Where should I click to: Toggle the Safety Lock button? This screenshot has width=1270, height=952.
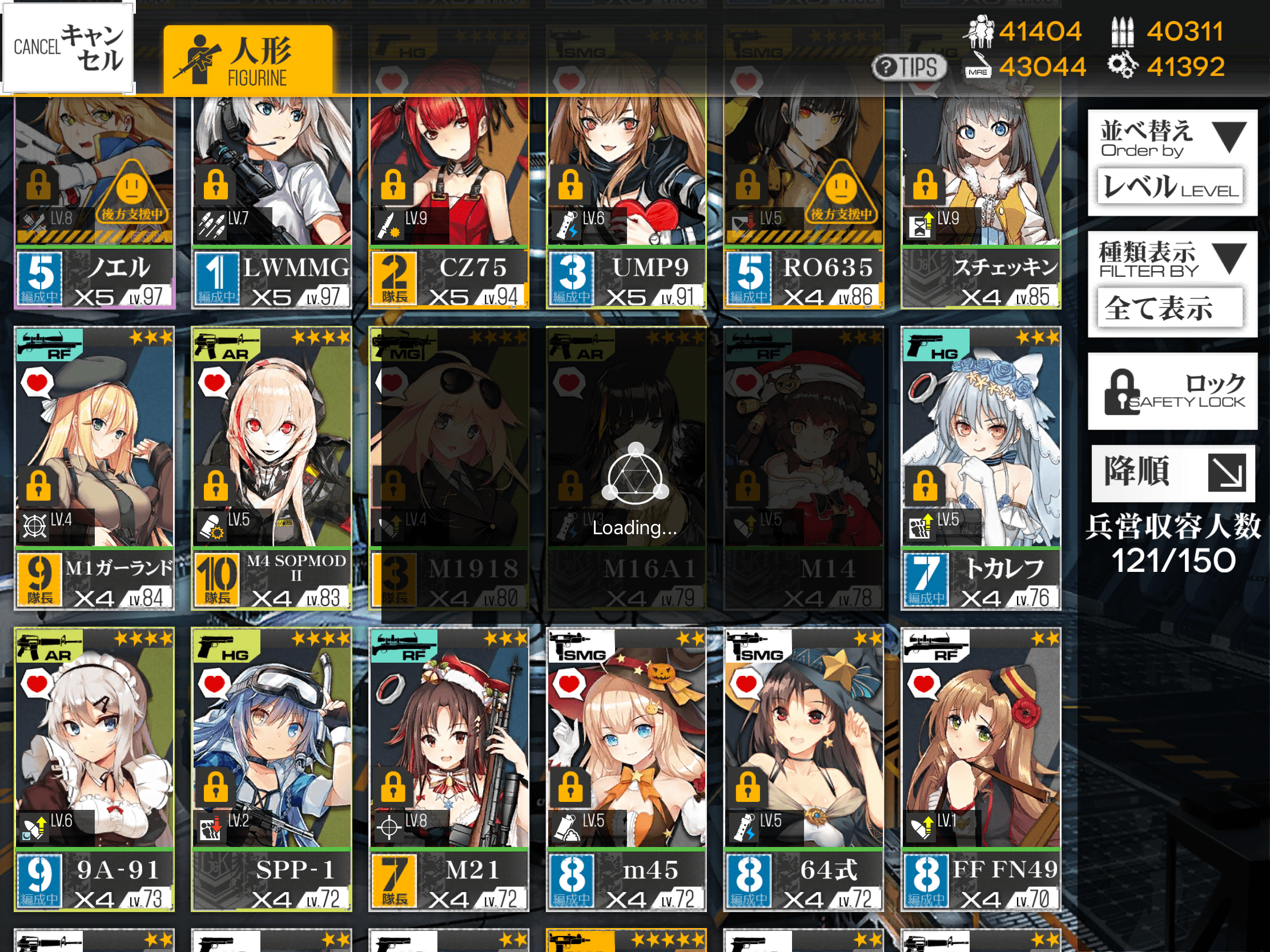pos(1172,392)
